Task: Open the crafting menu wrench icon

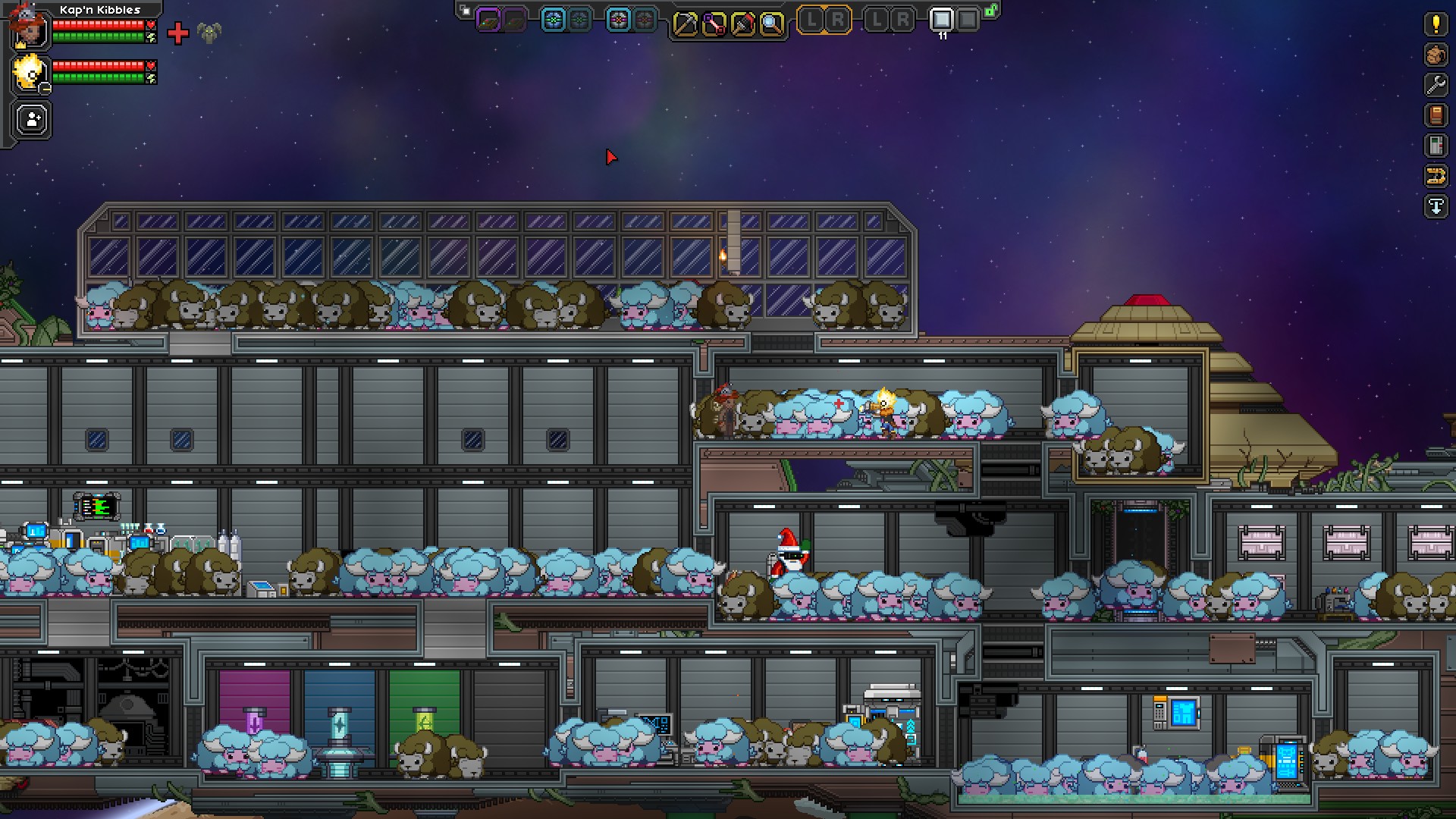Action: 1435,83
